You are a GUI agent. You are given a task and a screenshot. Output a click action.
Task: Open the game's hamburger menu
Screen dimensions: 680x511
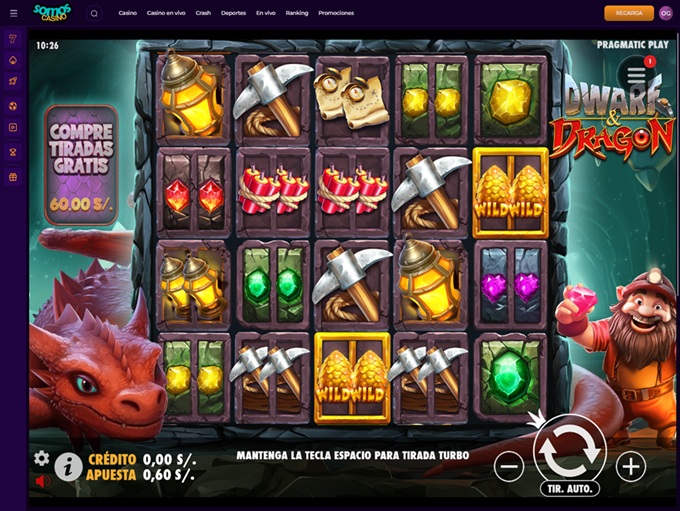click(x=636, y=74)
